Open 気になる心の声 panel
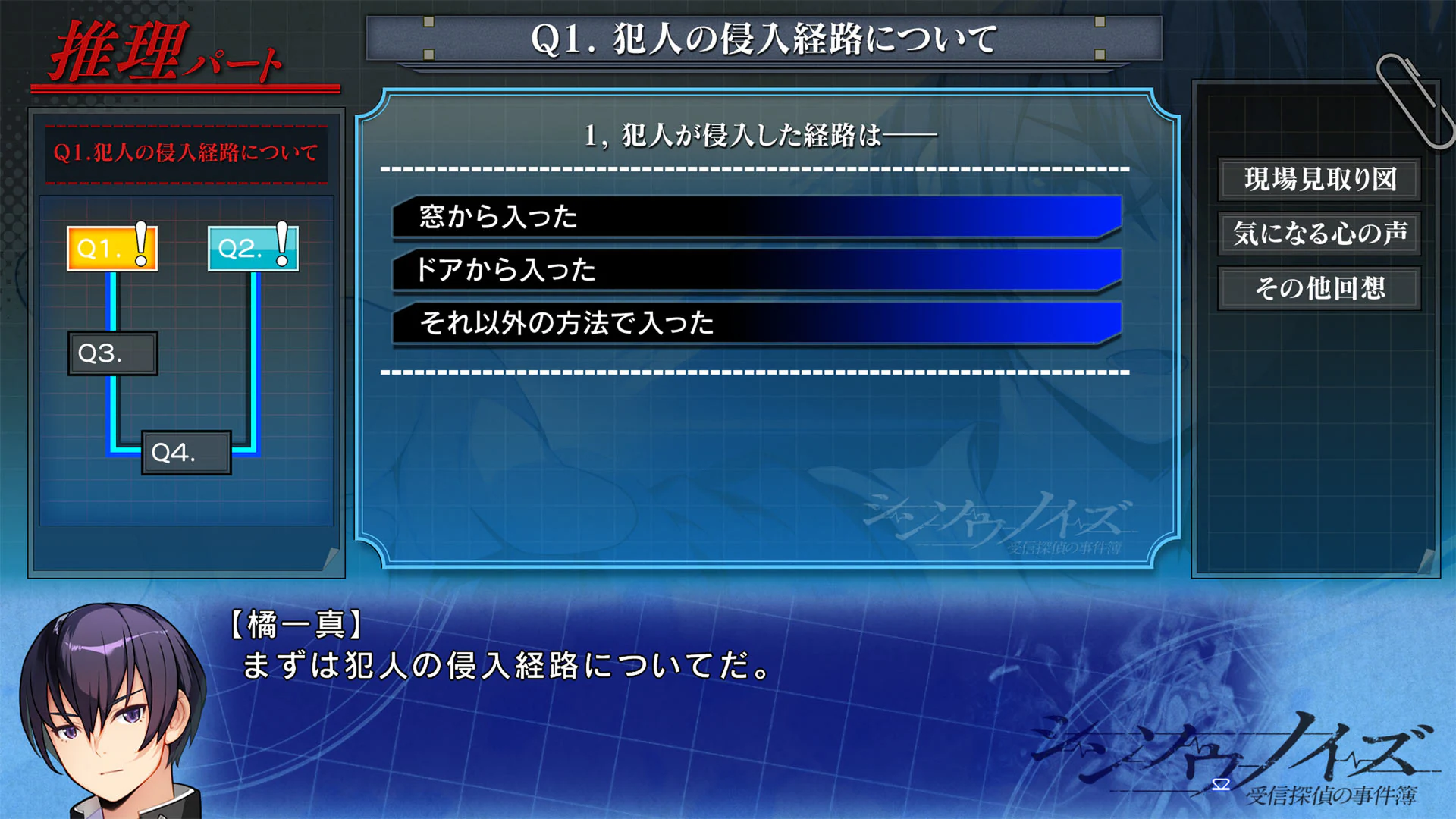The image size is (1456, 819). 1319,235
